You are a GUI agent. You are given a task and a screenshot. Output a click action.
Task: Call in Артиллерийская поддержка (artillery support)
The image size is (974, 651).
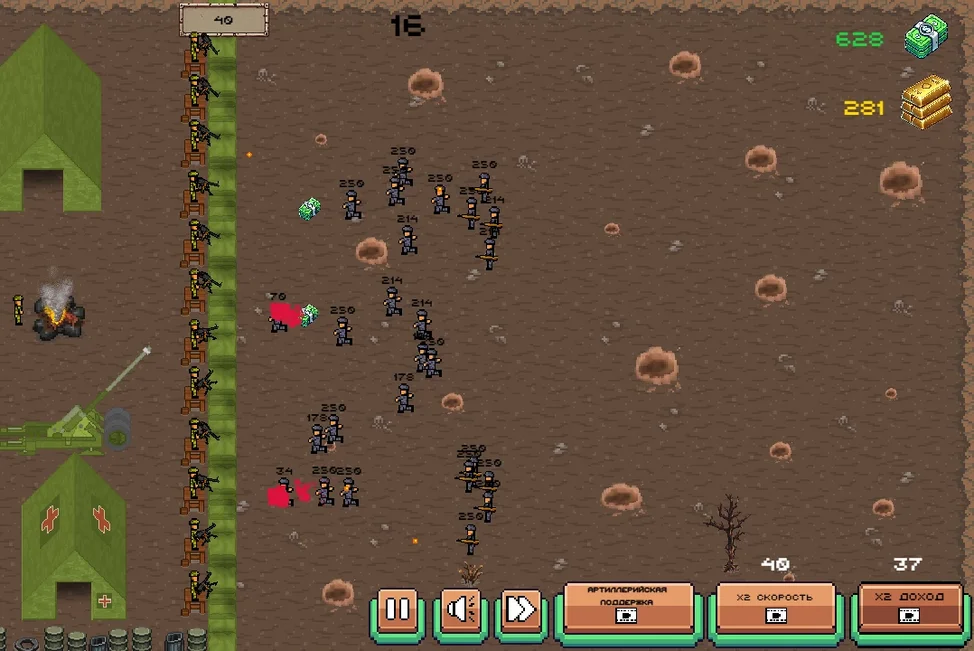(x=628, y=606)
